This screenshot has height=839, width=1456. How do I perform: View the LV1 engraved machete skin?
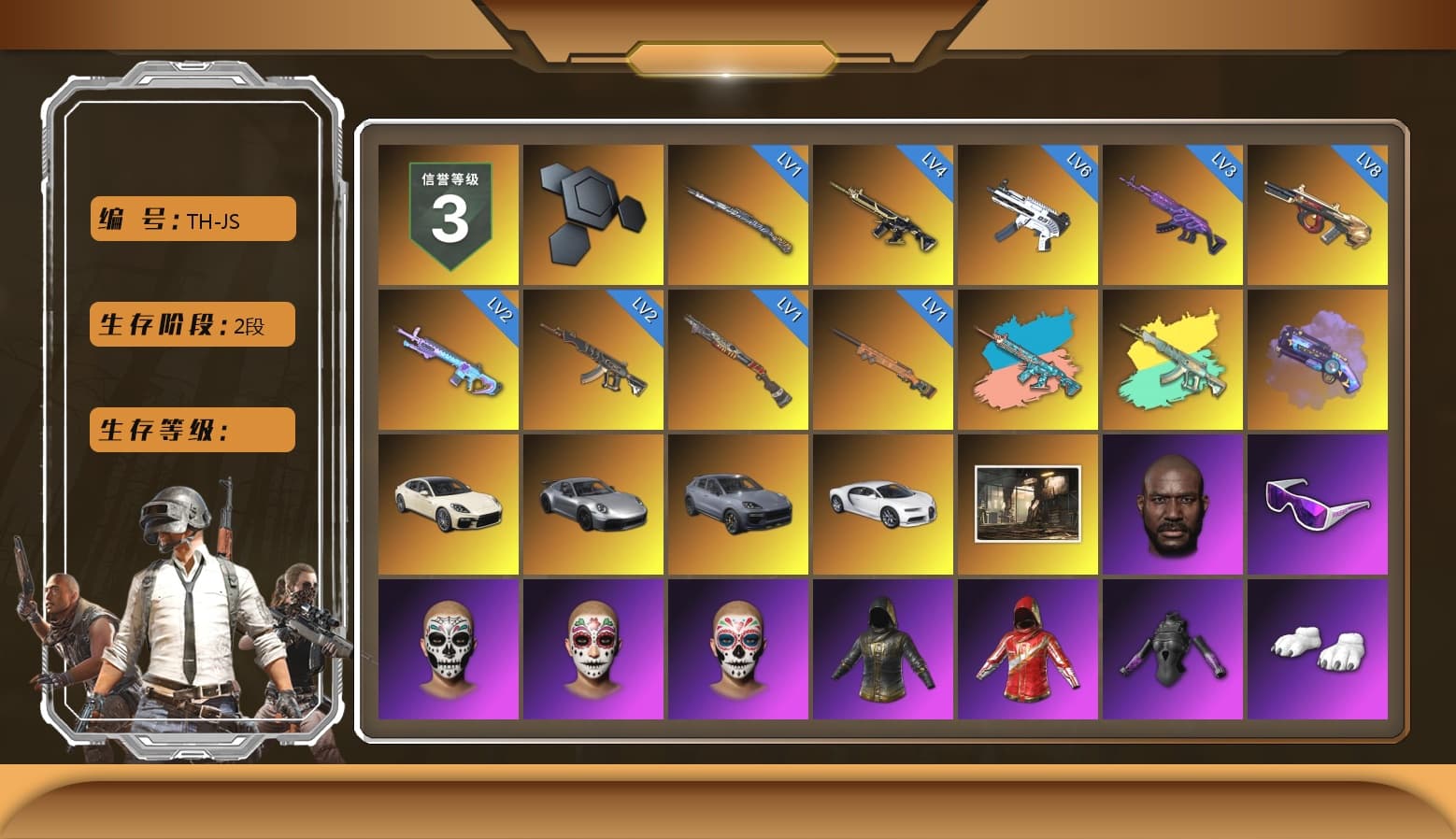click(737, 215)
